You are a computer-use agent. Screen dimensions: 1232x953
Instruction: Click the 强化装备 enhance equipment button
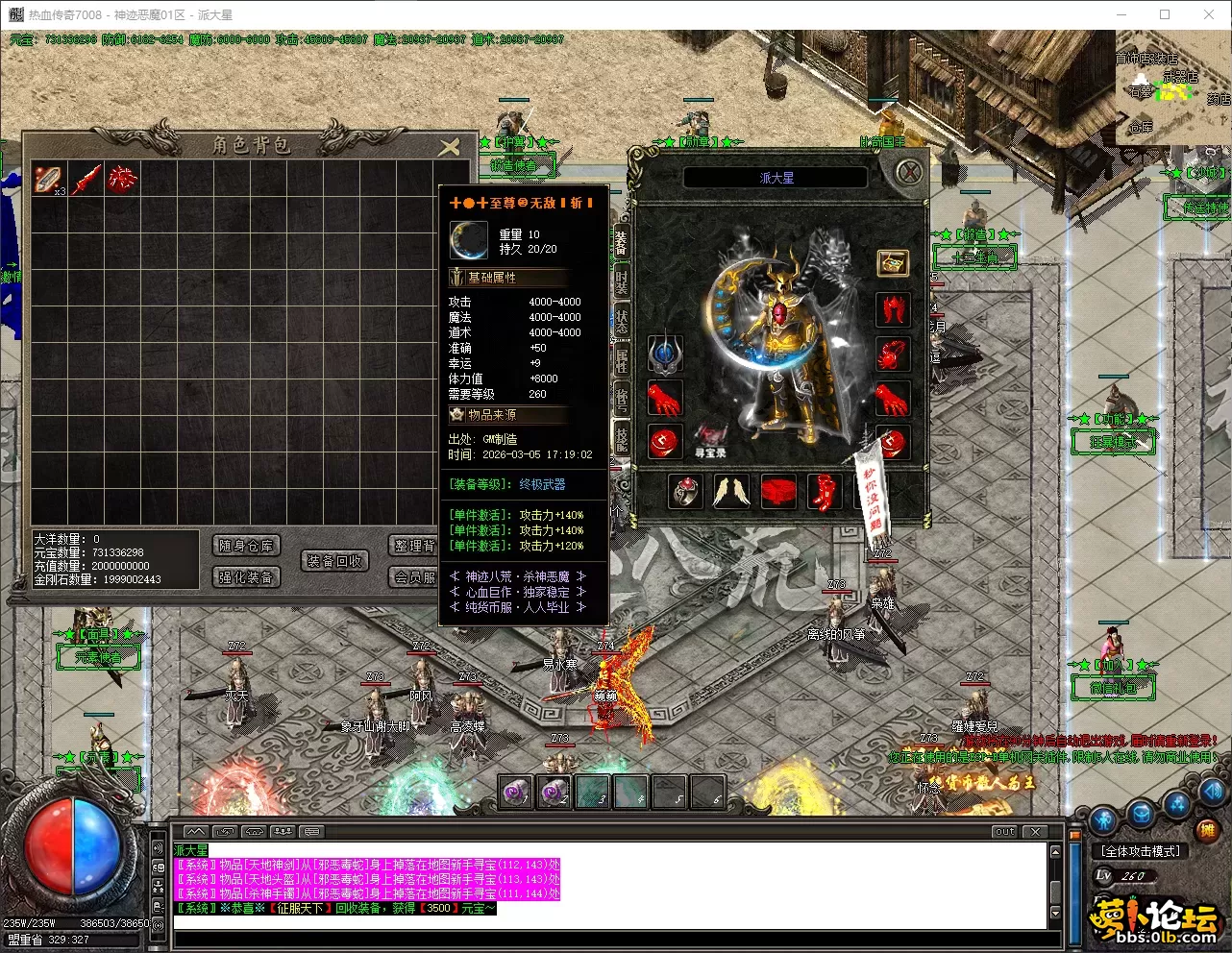point(246,576)
